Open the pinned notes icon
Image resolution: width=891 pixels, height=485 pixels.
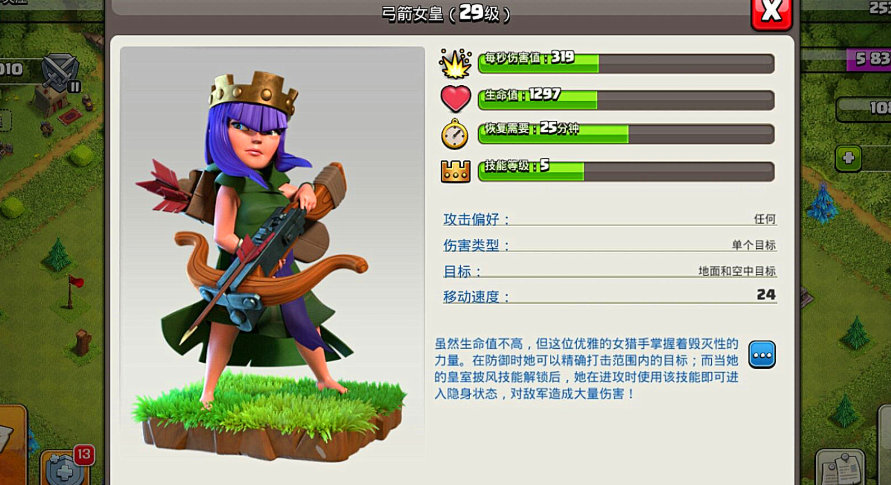(x=838, y=468)
